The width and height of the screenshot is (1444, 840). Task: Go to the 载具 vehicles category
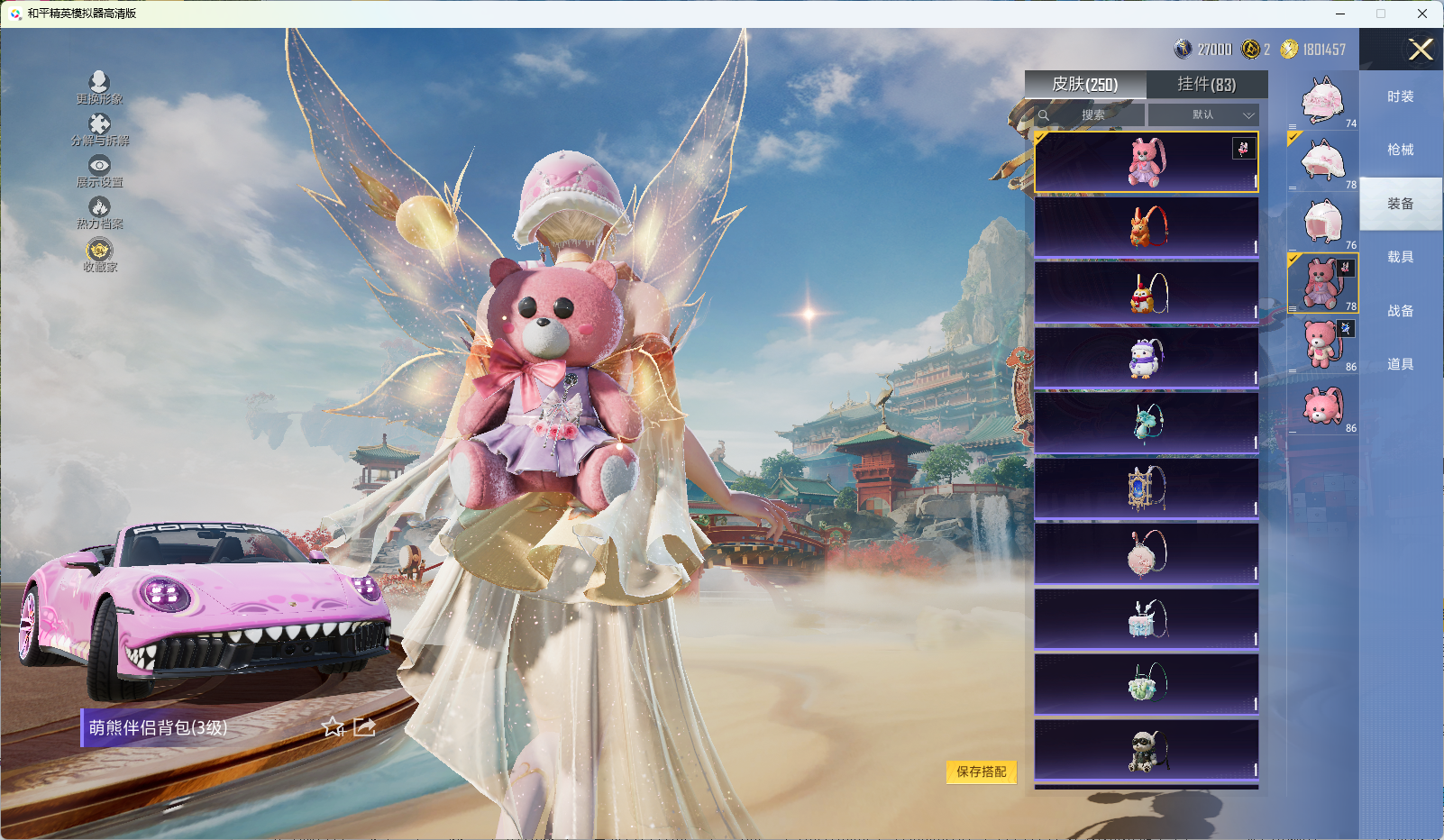coord(1400,257)
